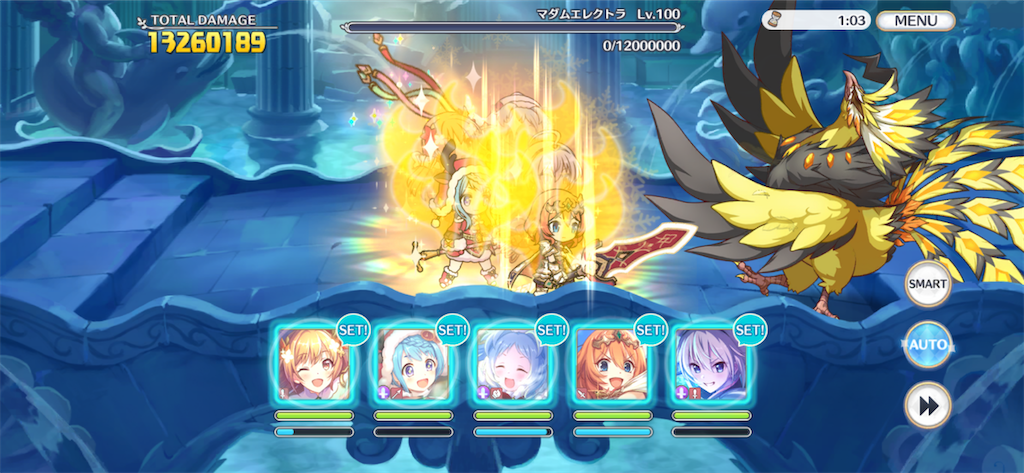
Task: Select the winking blonde girl portrait
Action: click(x=314, y=364)
